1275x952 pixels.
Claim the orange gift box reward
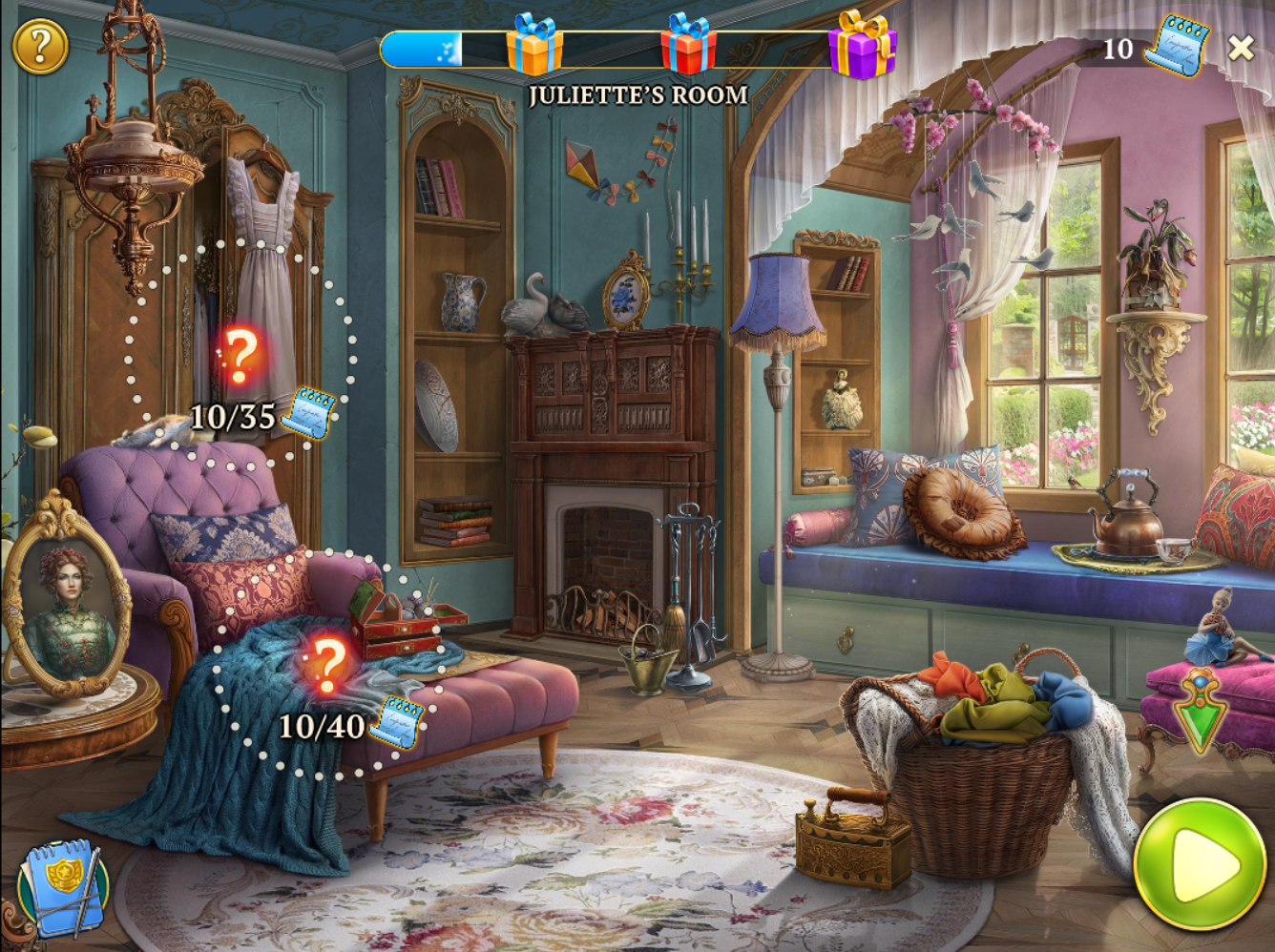534,45
